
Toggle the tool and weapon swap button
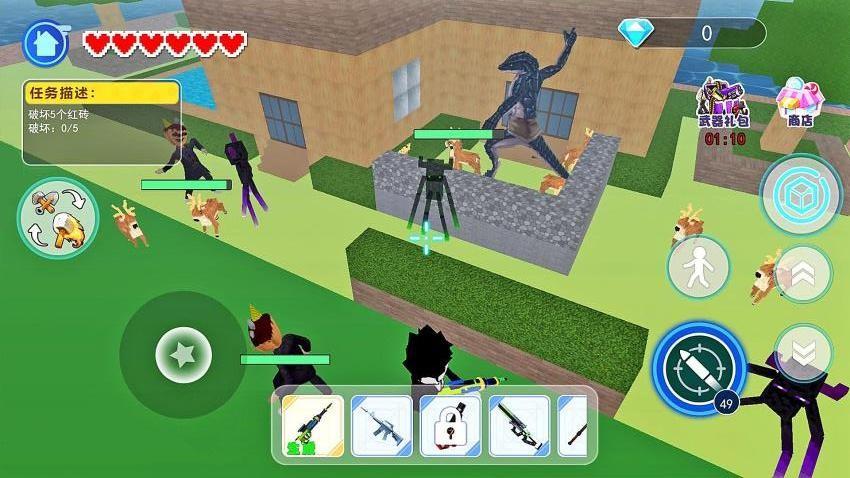57,217
